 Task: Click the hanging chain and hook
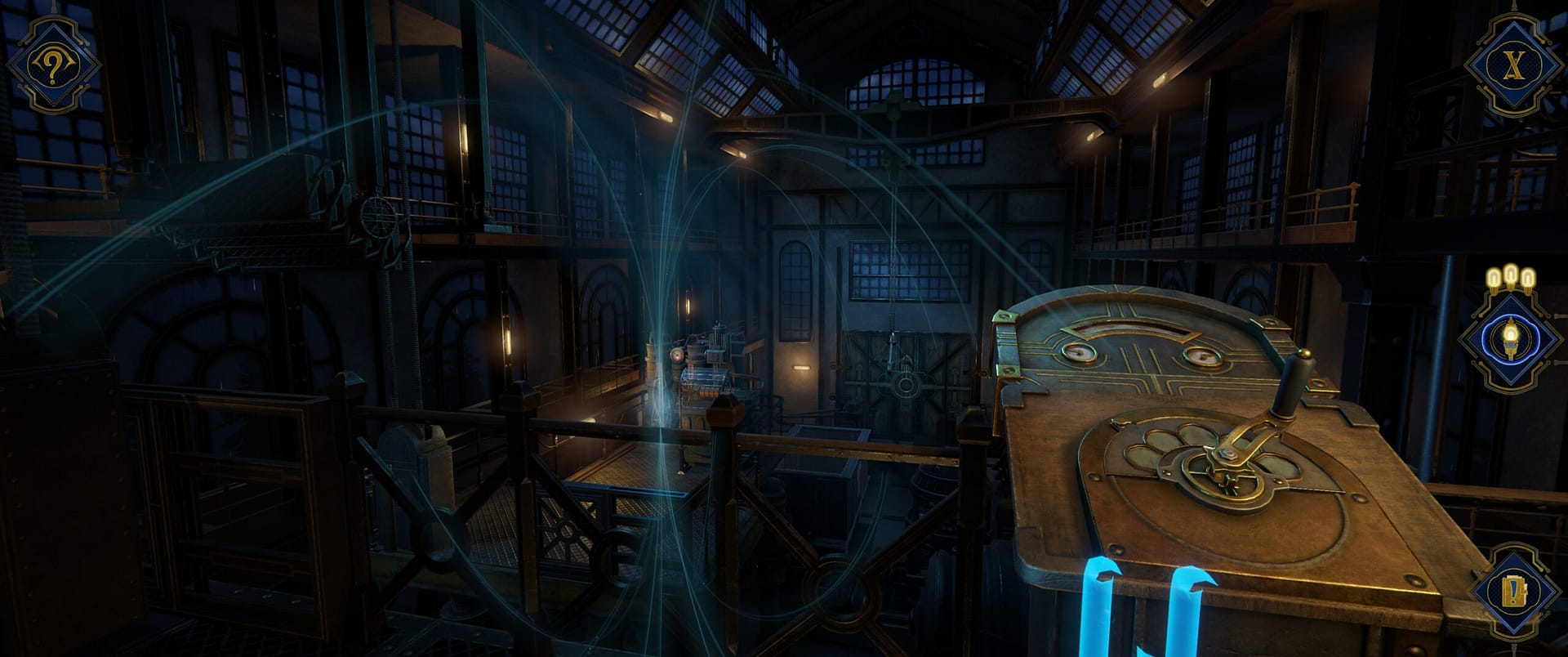(x=893, y=343)
